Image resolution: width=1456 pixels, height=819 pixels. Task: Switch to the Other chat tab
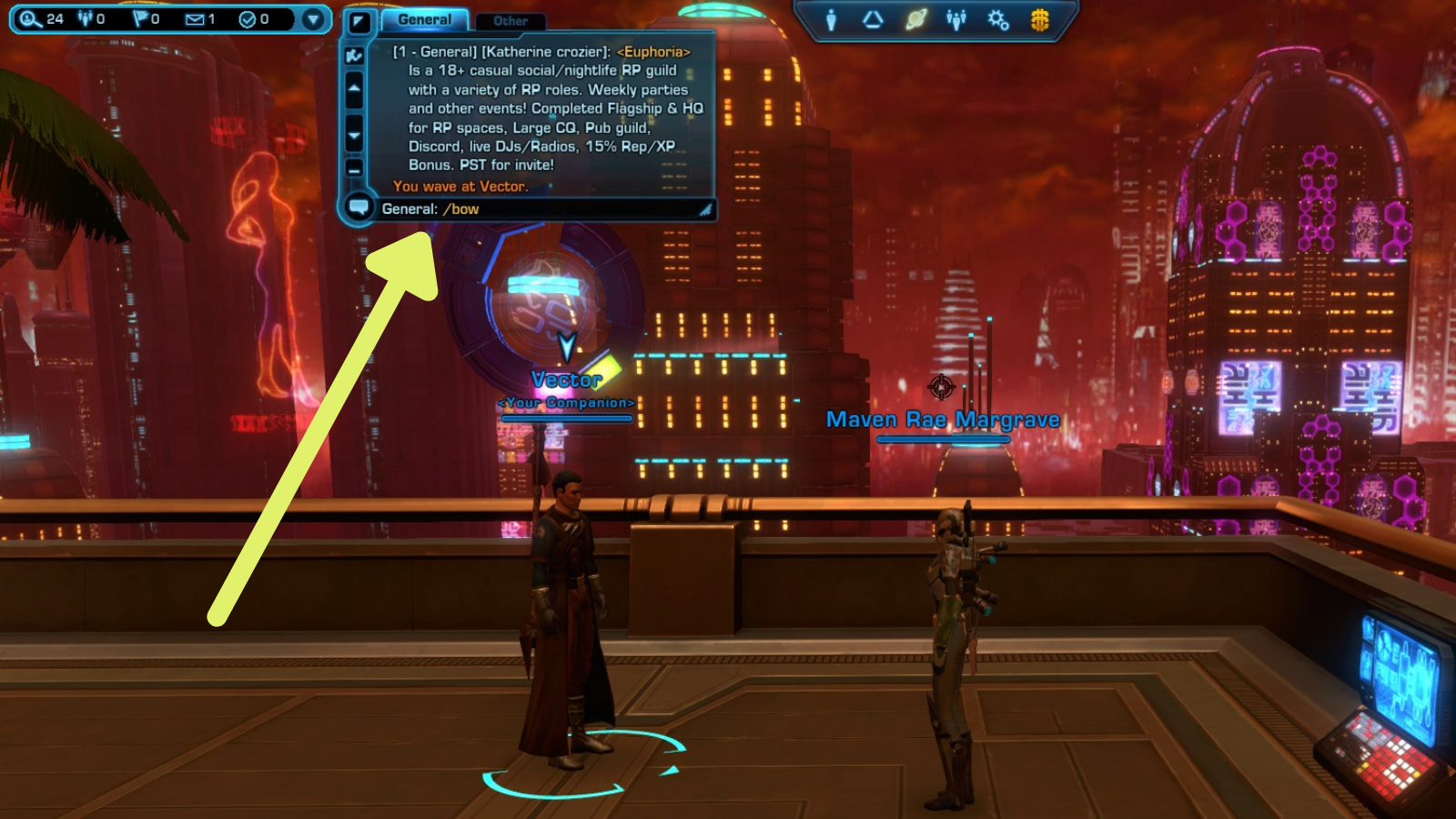(511, 21)
